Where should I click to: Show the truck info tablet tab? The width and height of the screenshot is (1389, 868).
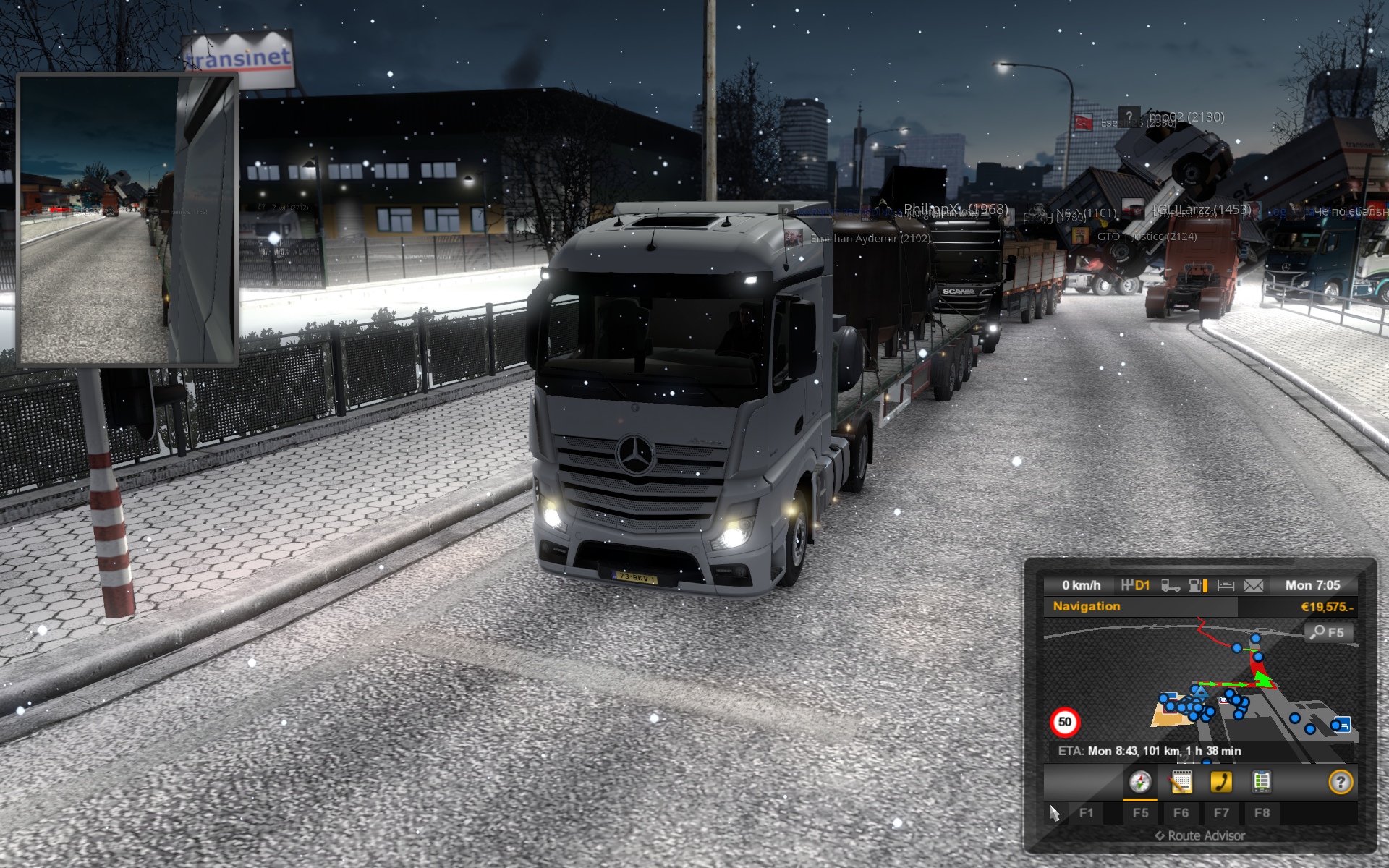pos(1261,782)
